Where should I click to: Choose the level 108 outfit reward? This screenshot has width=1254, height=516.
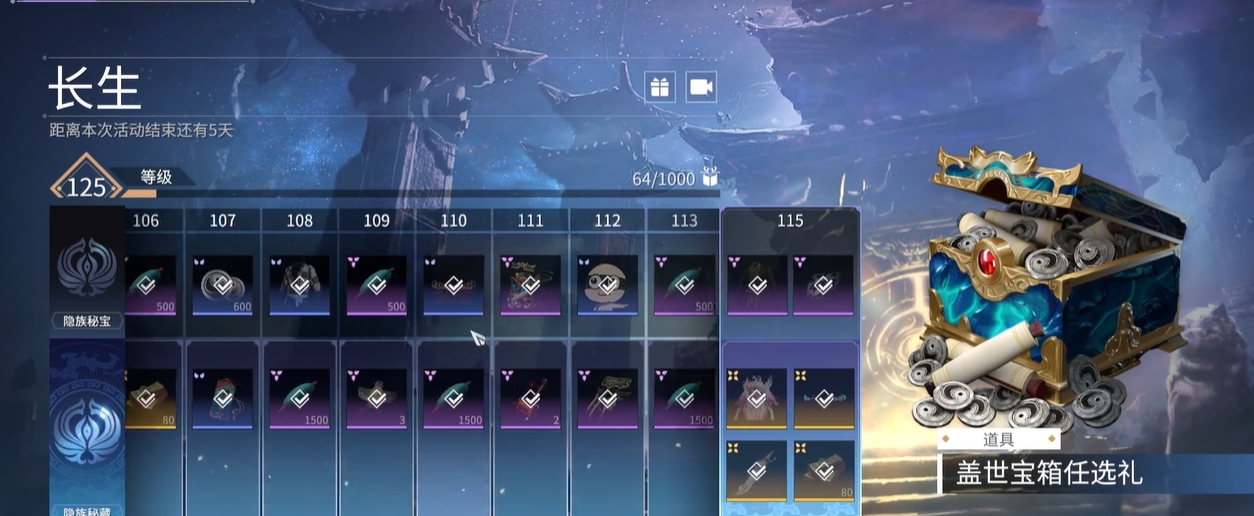(299, 285)
